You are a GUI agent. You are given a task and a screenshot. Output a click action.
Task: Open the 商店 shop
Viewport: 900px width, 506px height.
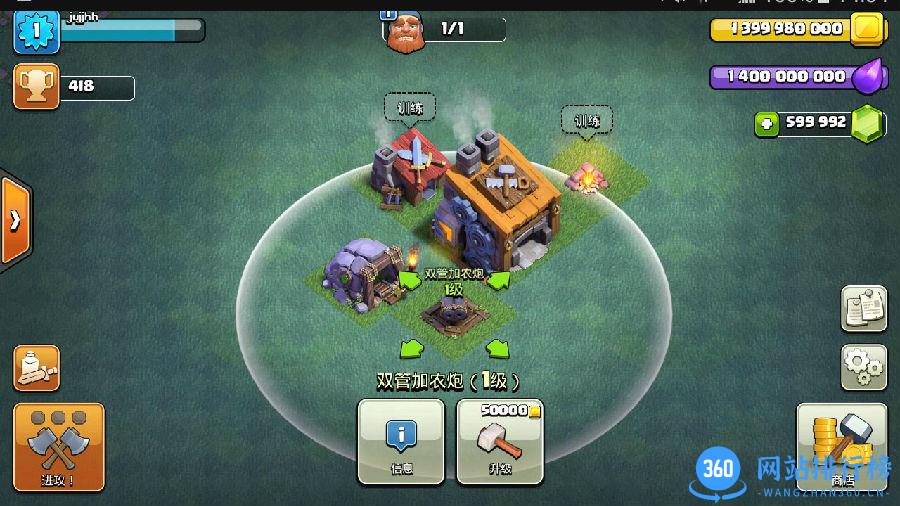coord(841,446)
